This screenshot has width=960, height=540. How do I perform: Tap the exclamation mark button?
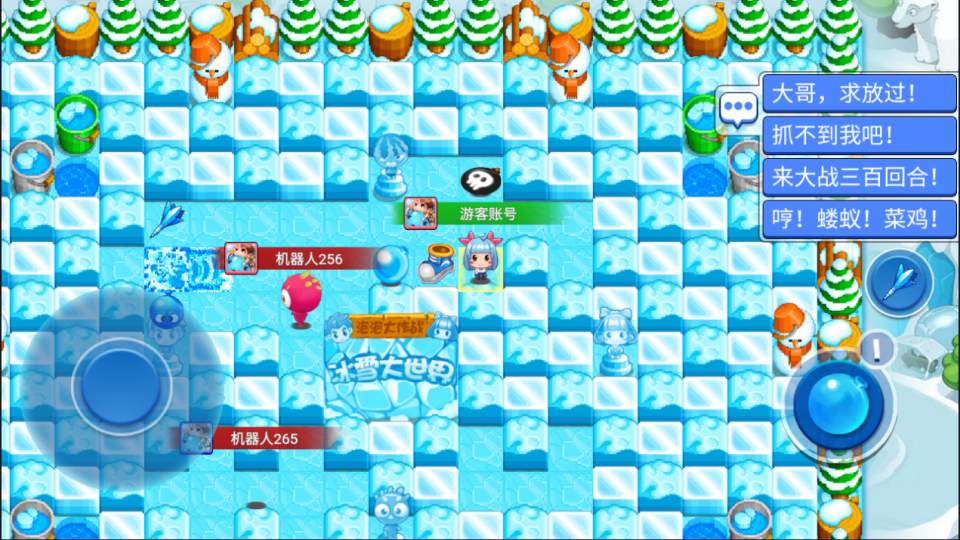click(x=878, y=349)
